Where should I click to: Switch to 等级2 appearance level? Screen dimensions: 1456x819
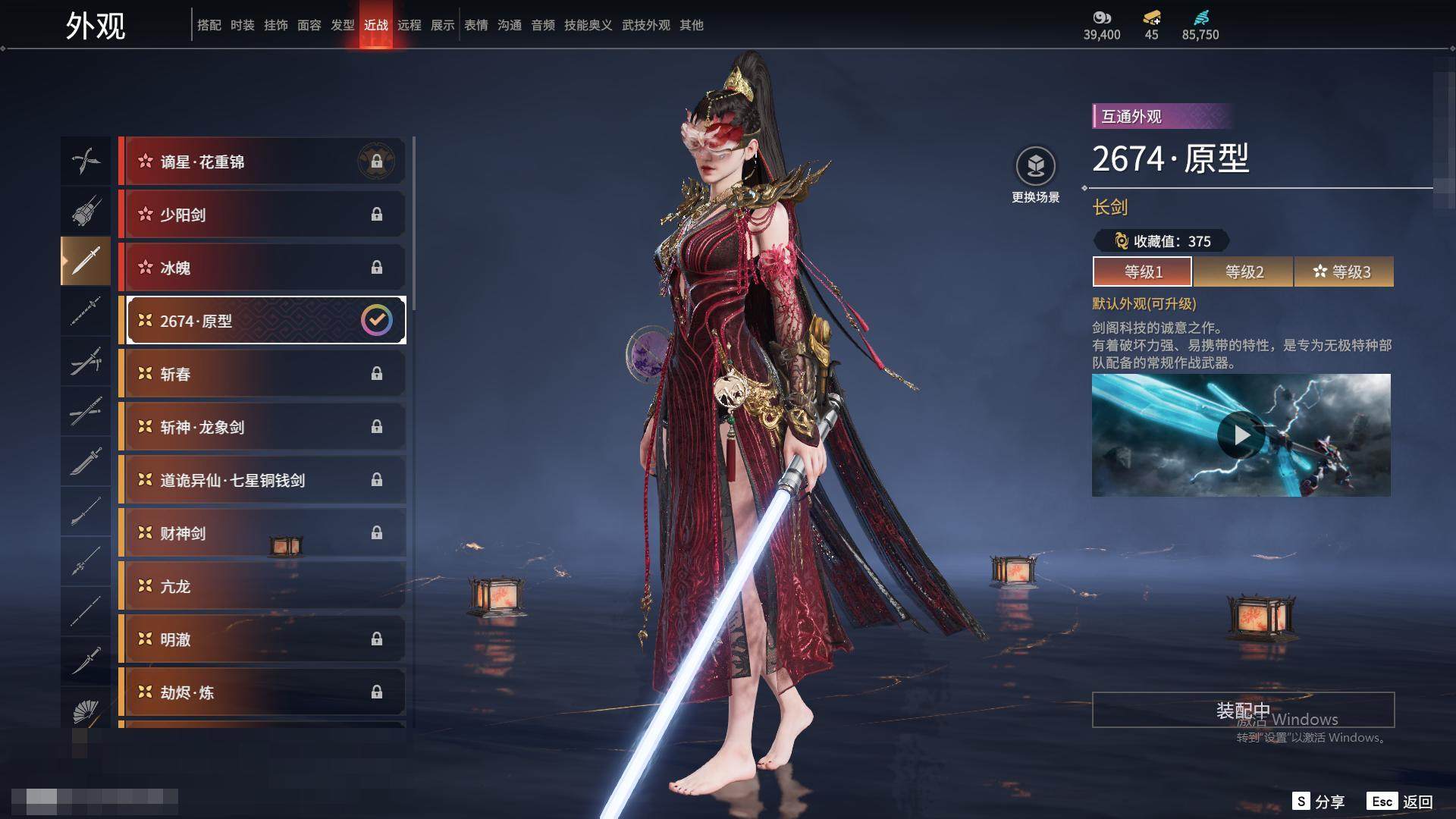click(1244, 271)
